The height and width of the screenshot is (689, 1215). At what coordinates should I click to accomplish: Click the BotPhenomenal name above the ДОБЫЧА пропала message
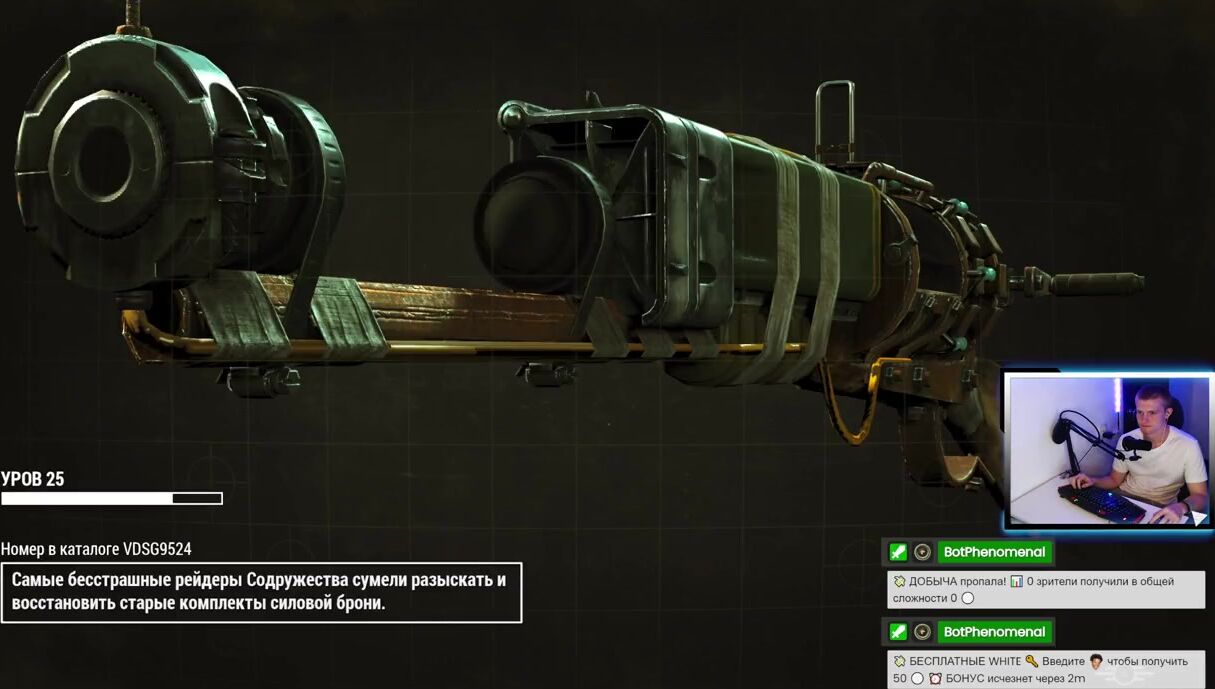tap(994, 552)
